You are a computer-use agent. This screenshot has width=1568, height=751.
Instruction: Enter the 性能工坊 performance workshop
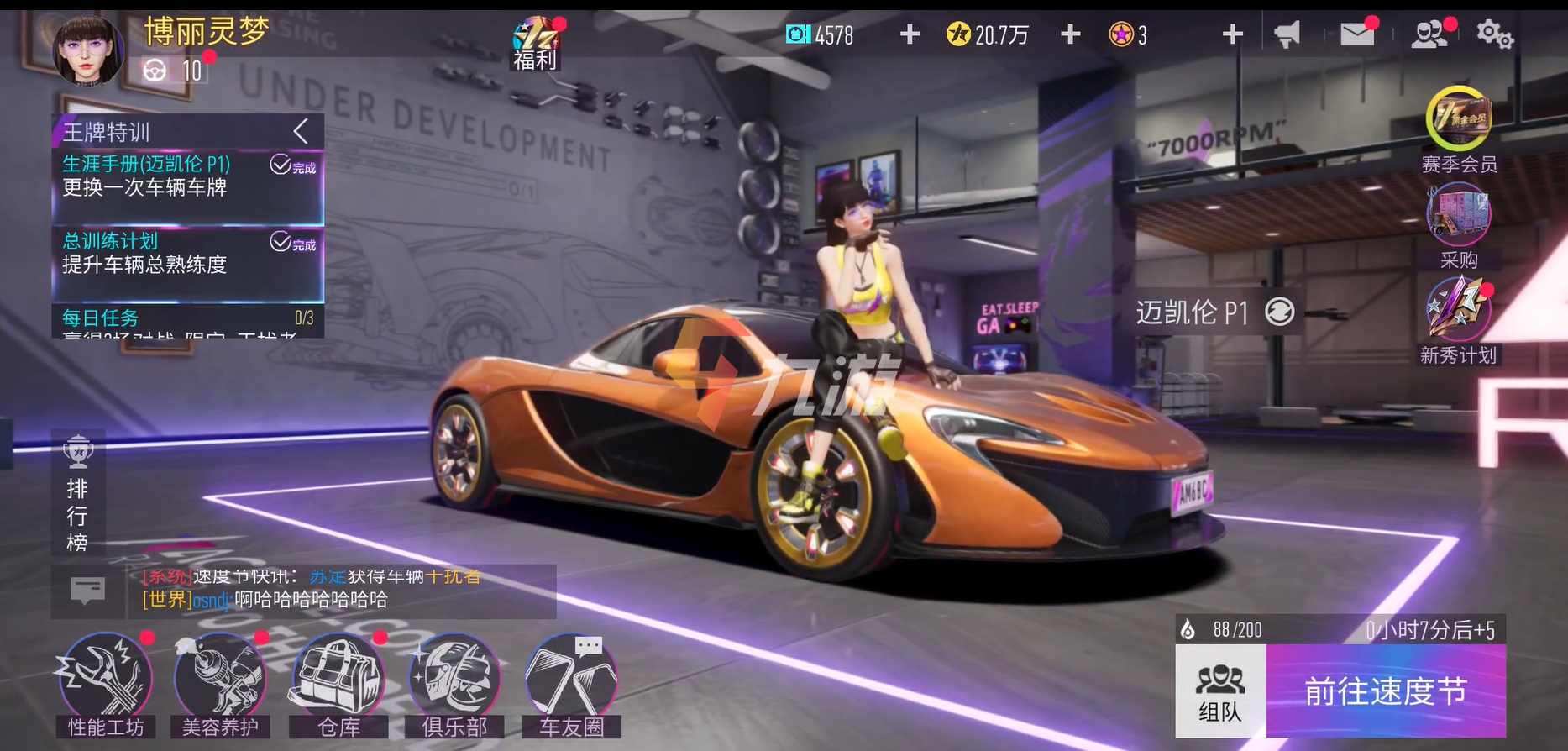106,685
